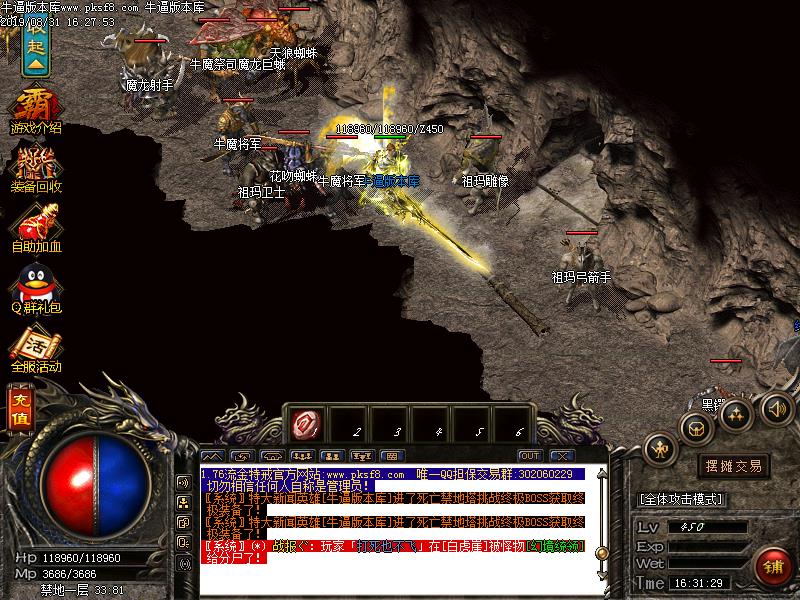Use the red item in hotbar slot 1
The height and width of the screenshot is (600, 800).
pos(306,425)
